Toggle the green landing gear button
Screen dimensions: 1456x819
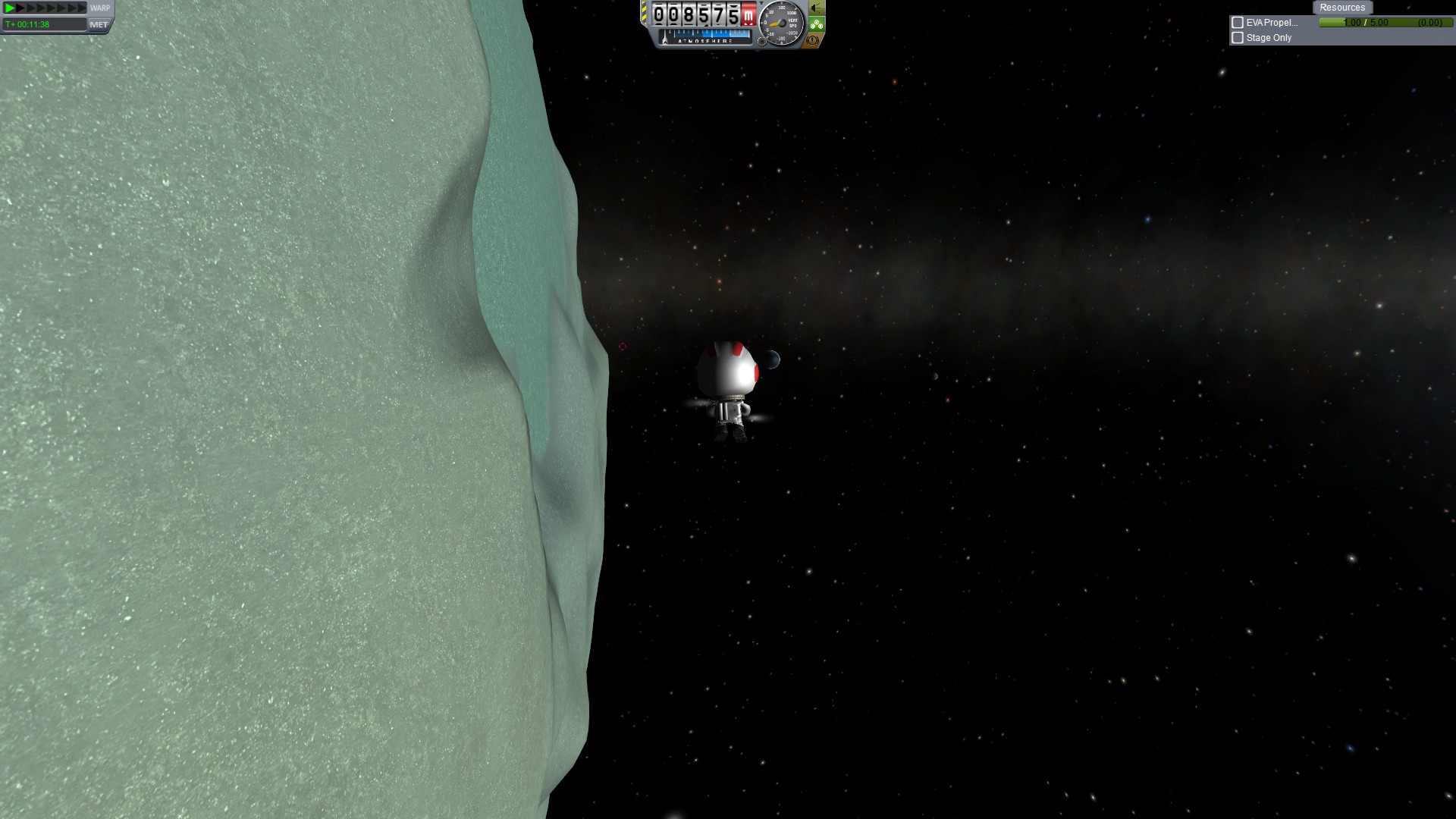coord(816,24)
